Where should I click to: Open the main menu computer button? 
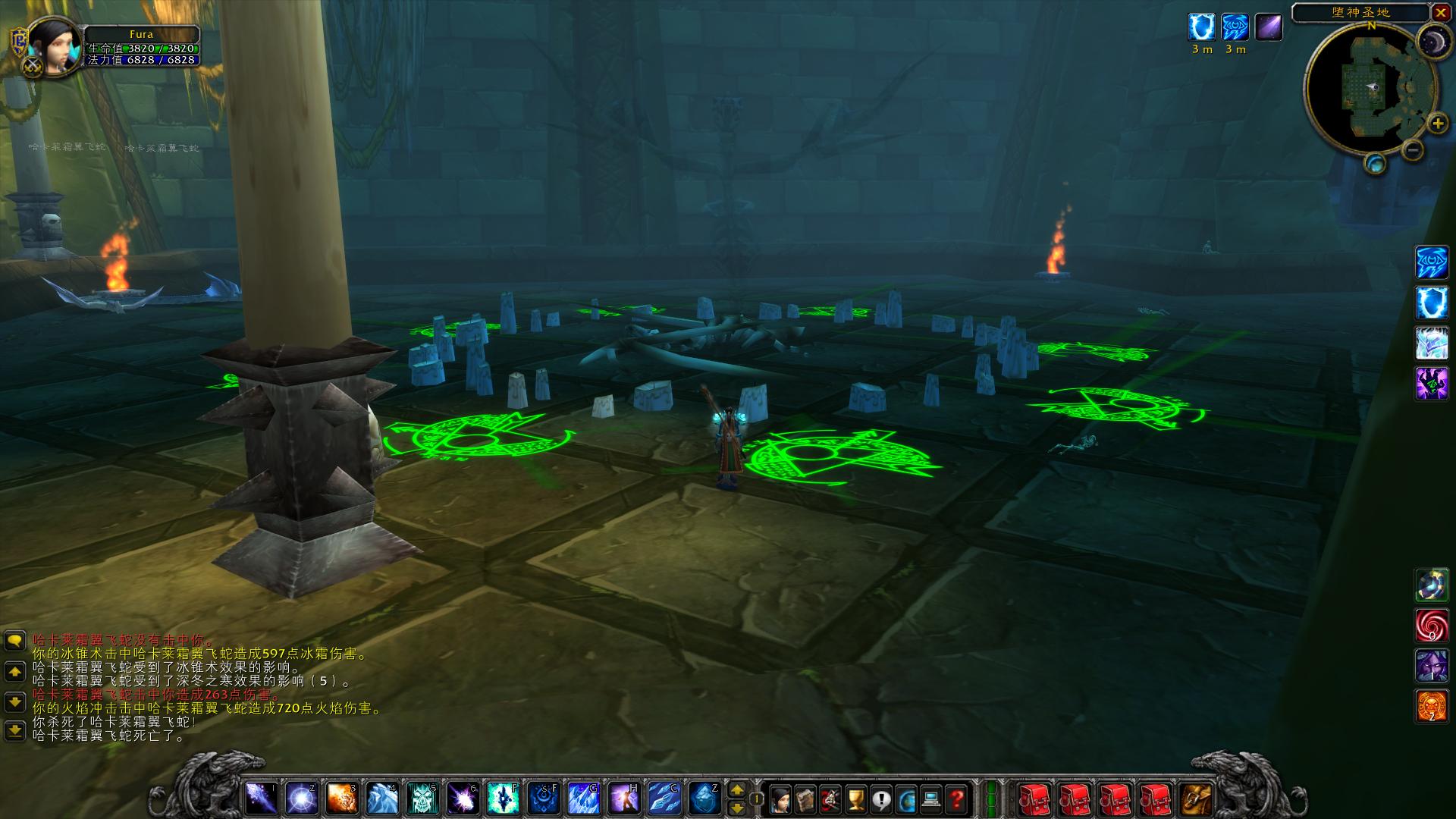click(931, 798)
